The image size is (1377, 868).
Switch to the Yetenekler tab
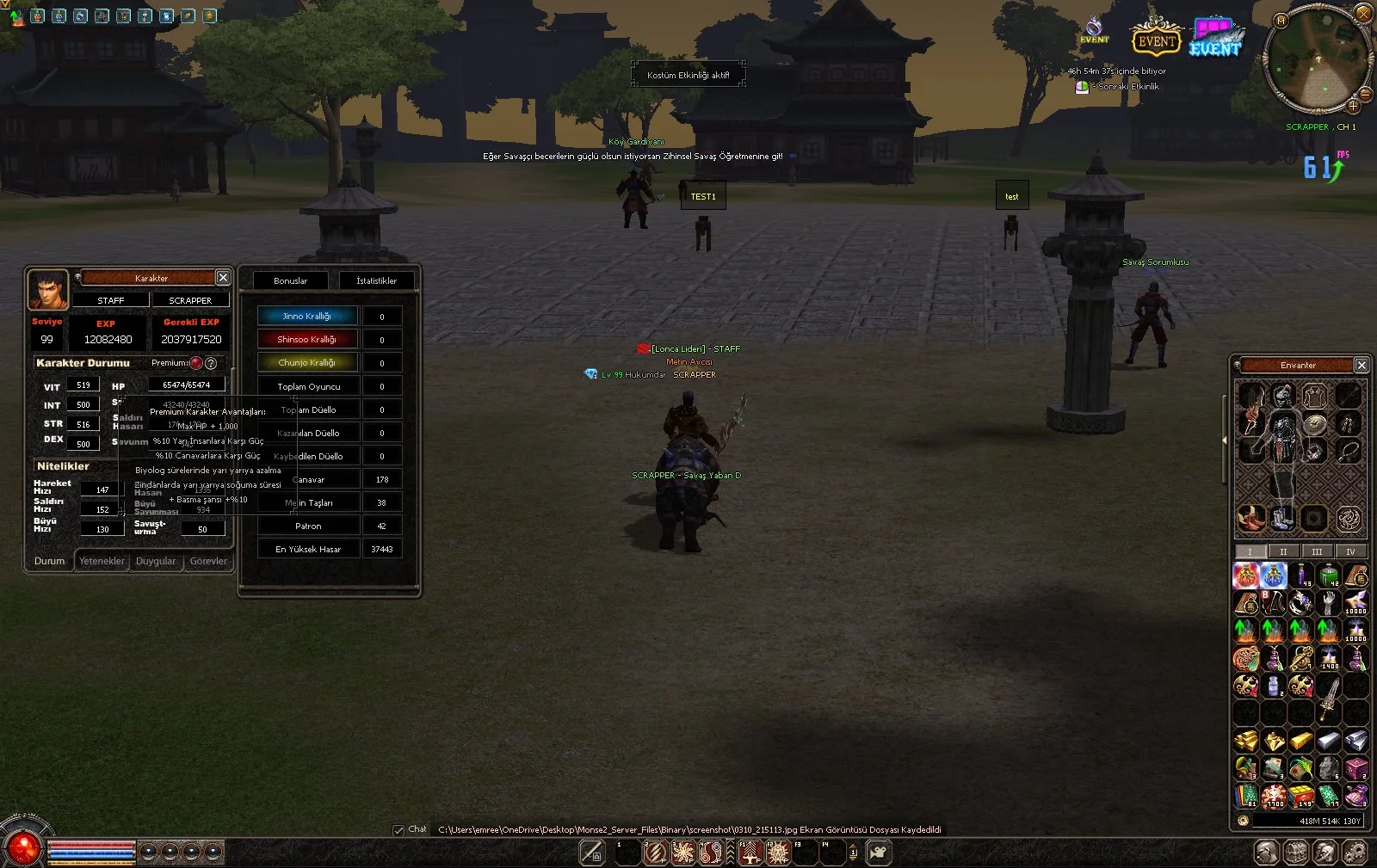click(x=102, y=561)
